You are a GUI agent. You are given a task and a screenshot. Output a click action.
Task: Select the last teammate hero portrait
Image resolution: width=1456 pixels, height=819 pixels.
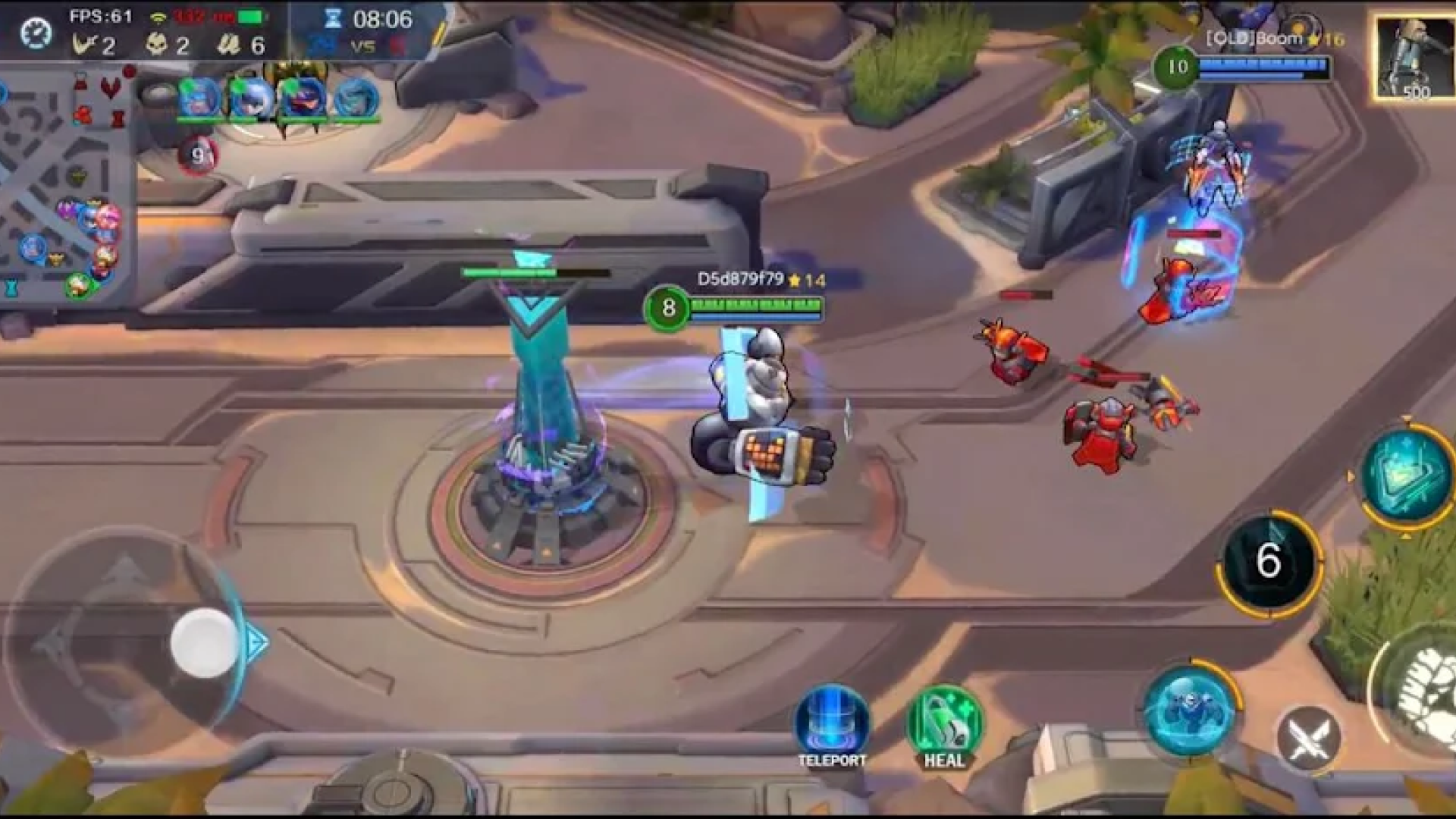[355, 99]
